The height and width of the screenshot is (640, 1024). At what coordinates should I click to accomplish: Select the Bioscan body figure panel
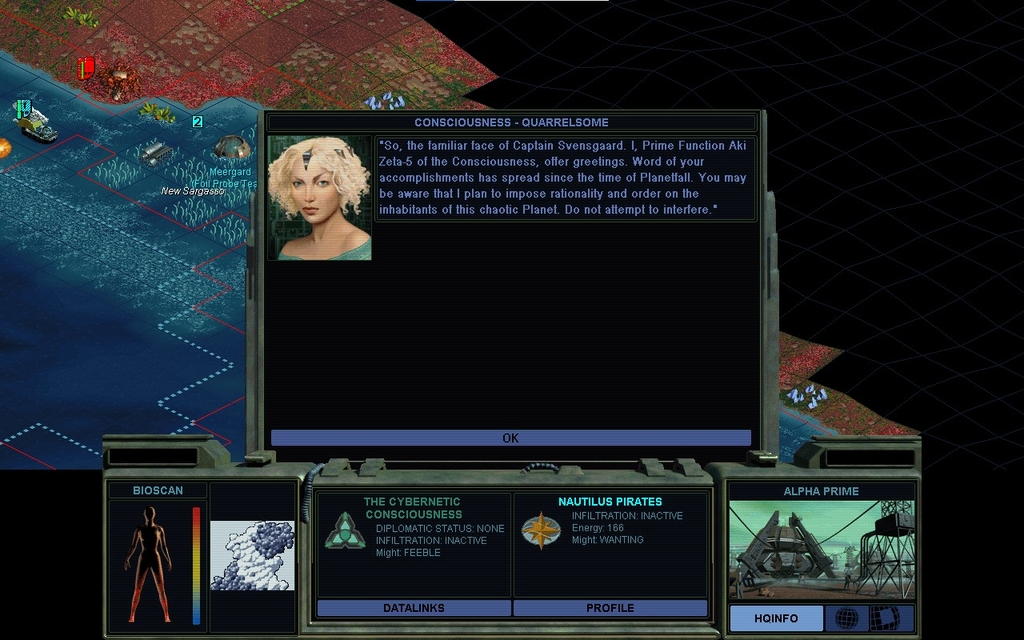149,562
